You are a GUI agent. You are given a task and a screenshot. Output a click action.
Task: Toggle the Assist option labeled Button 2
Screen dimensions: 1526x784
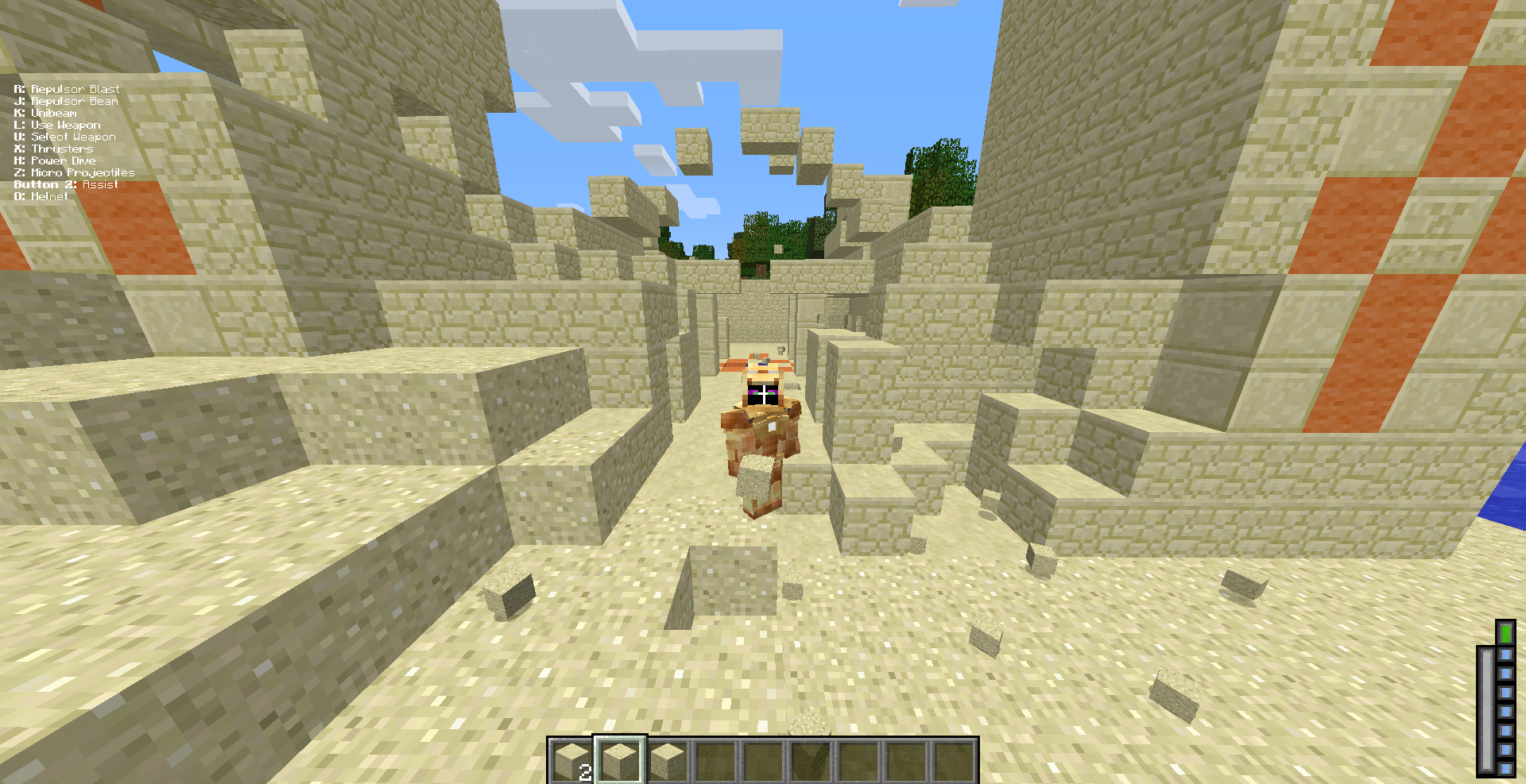(x=66, y=183)
